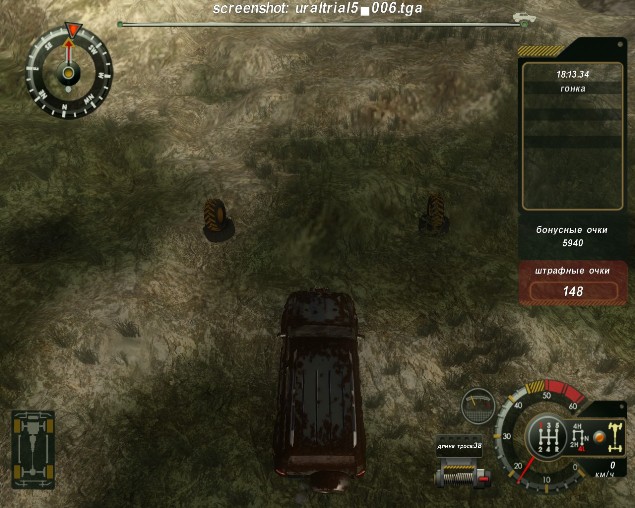Click the gear shift pattern indicator
Viewport: 635px width, 508px height.
(x=547, y=438)
